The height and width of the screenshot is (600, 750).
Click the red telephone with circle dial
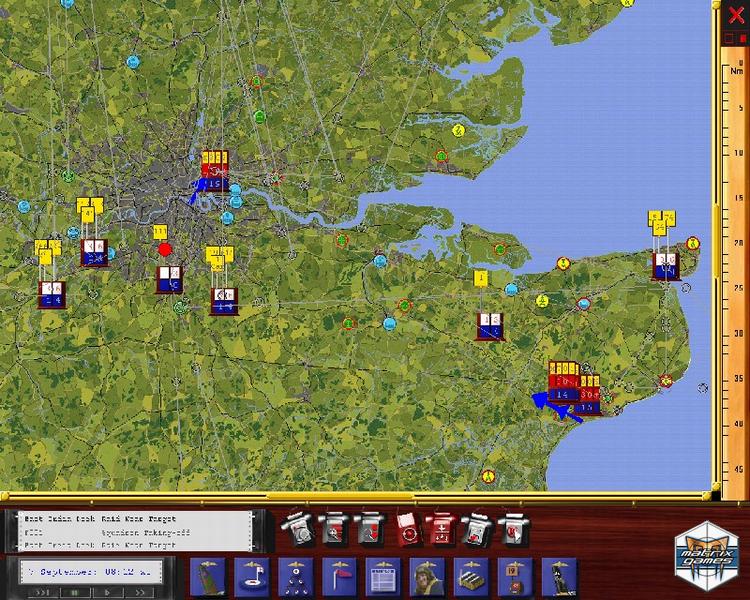407,527
